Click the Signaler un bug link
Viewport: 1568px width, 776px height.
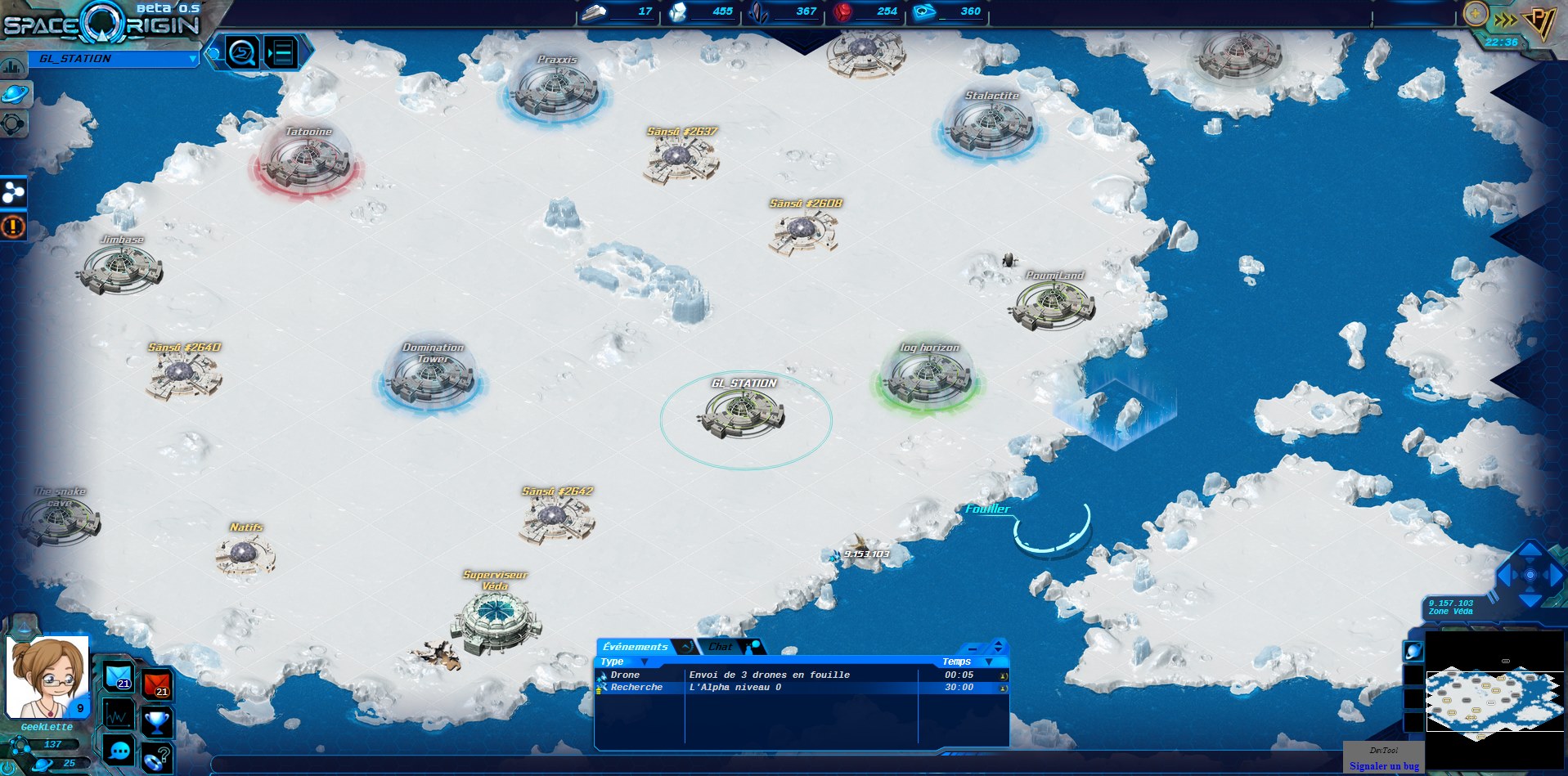[1384, 766]
